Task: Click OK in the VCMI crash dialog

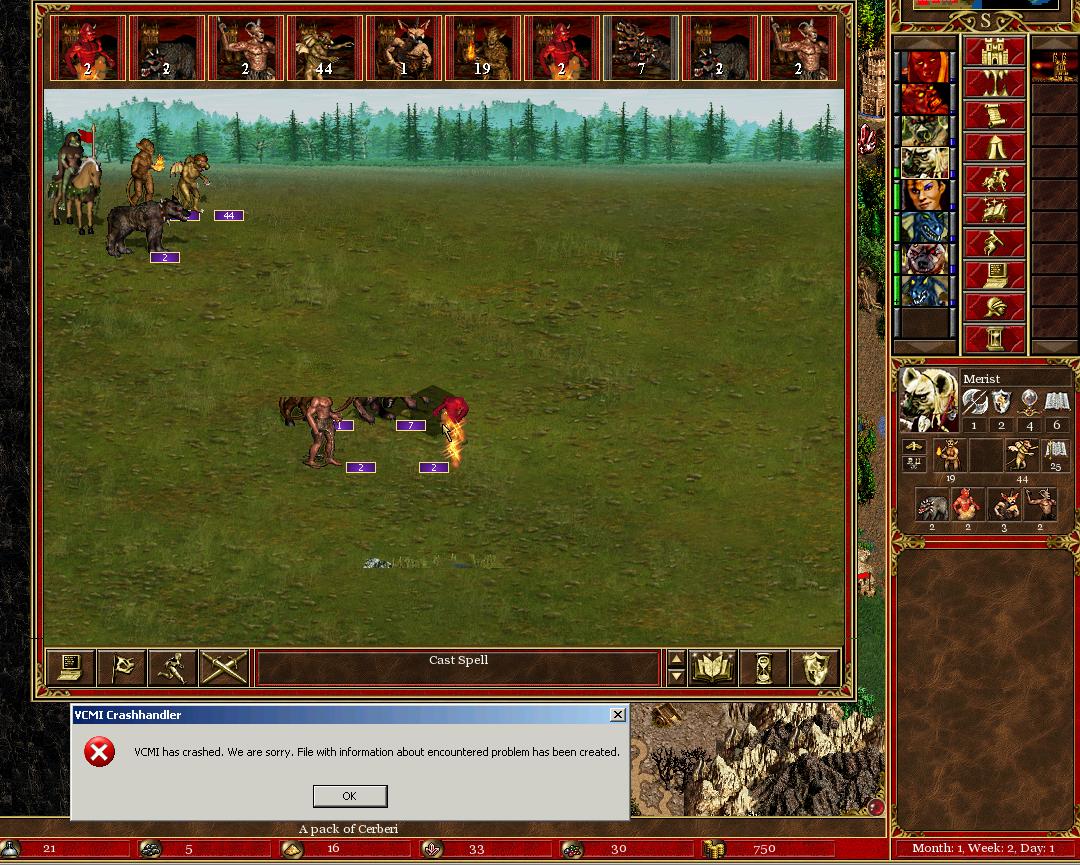Action: (x=349, y=796)
